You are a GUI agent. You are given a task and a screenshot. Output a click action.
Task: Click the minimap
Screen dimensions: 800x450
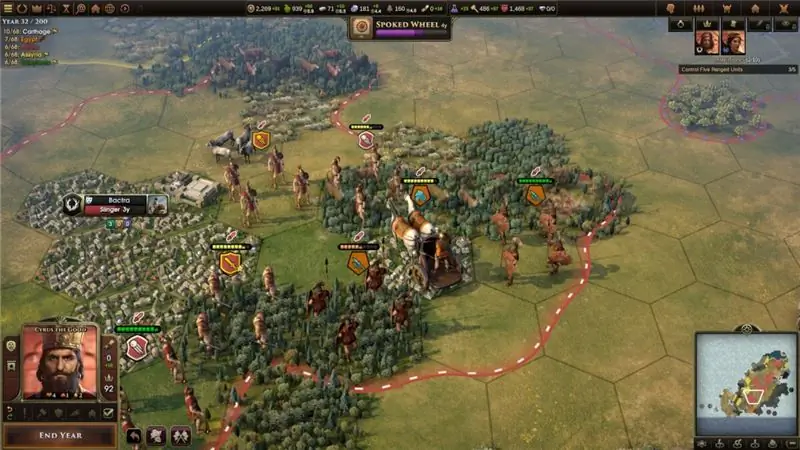tap(745, 384)
